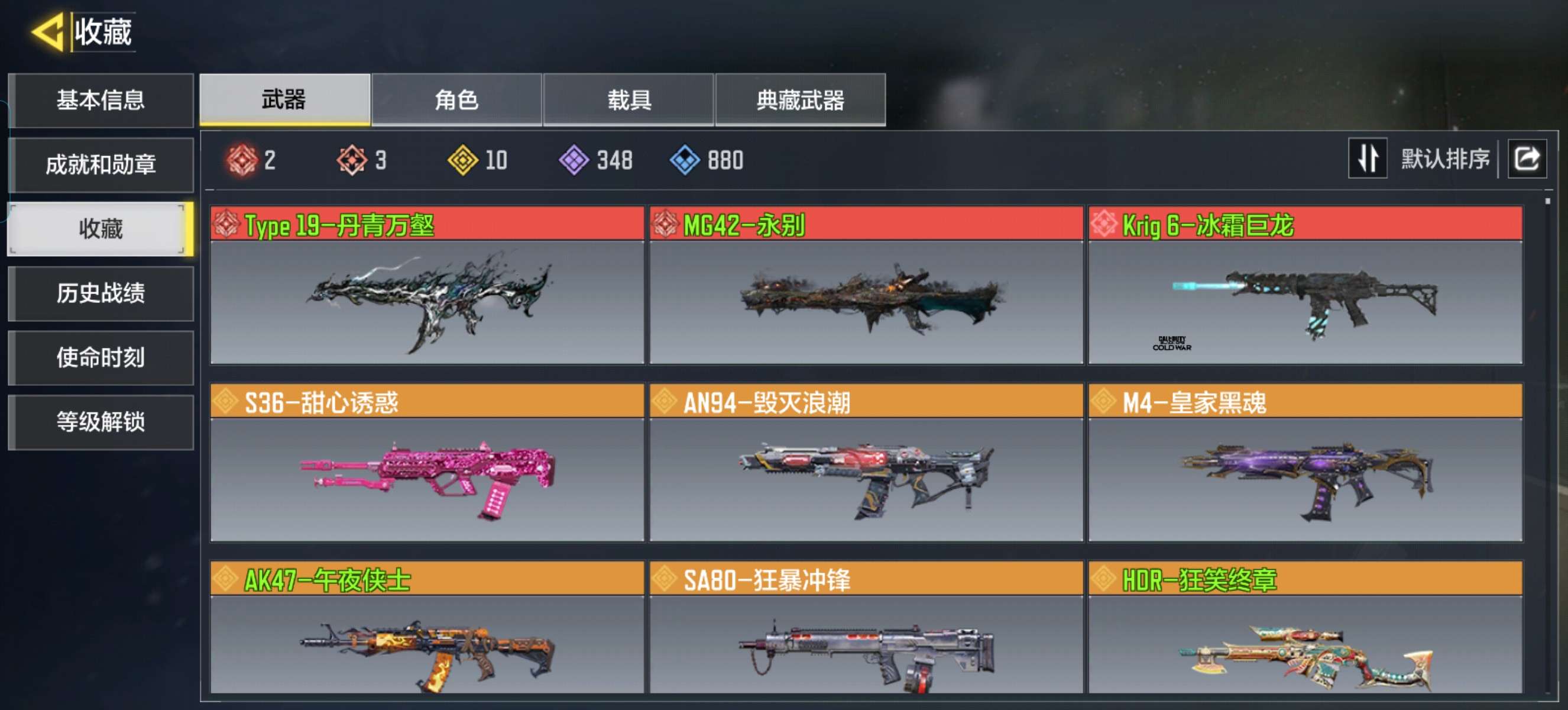The image size is (1568, 710).
Task: Open the 历史战绩 section
Action: (x=101, y=293)
